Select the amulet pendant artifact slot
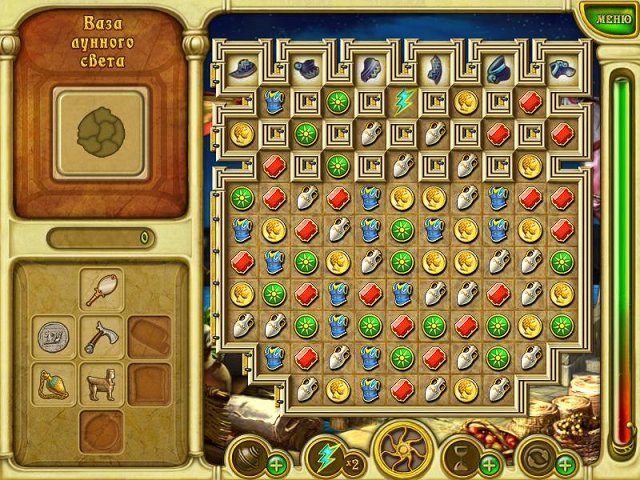 (x=53, y=384)
